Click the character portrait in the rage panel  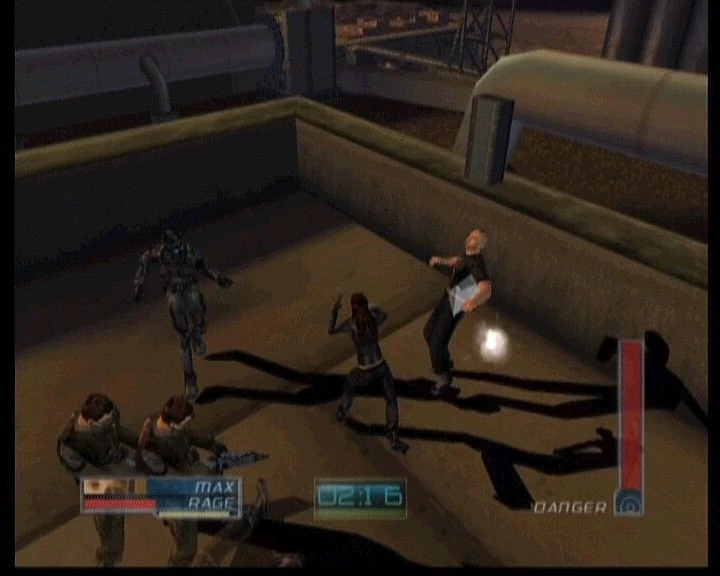tap(114, 487)
